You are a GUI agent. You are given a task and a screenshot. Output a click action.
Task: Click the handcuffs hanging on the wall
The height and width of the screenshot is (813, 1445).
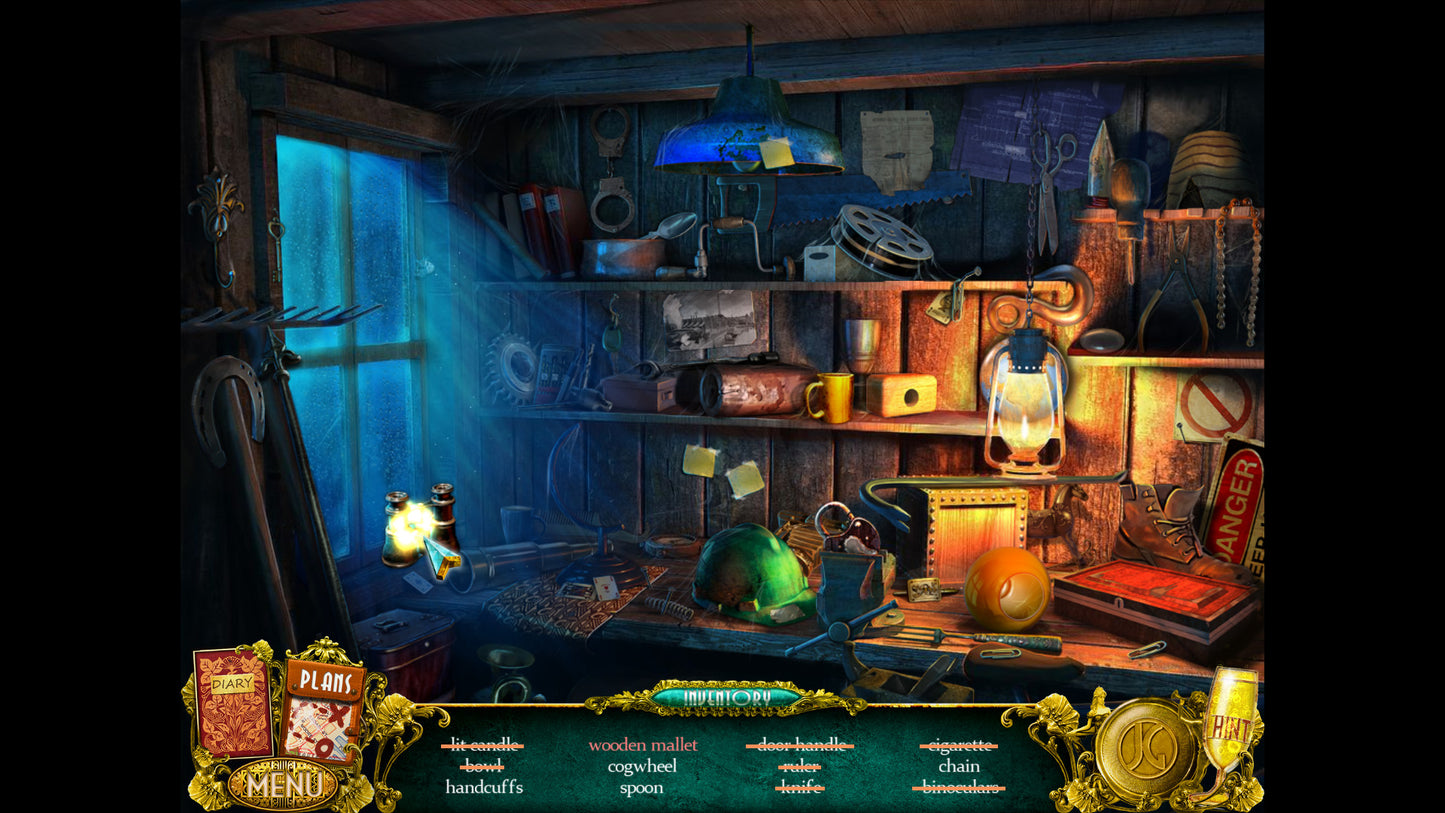pos(612,175)
